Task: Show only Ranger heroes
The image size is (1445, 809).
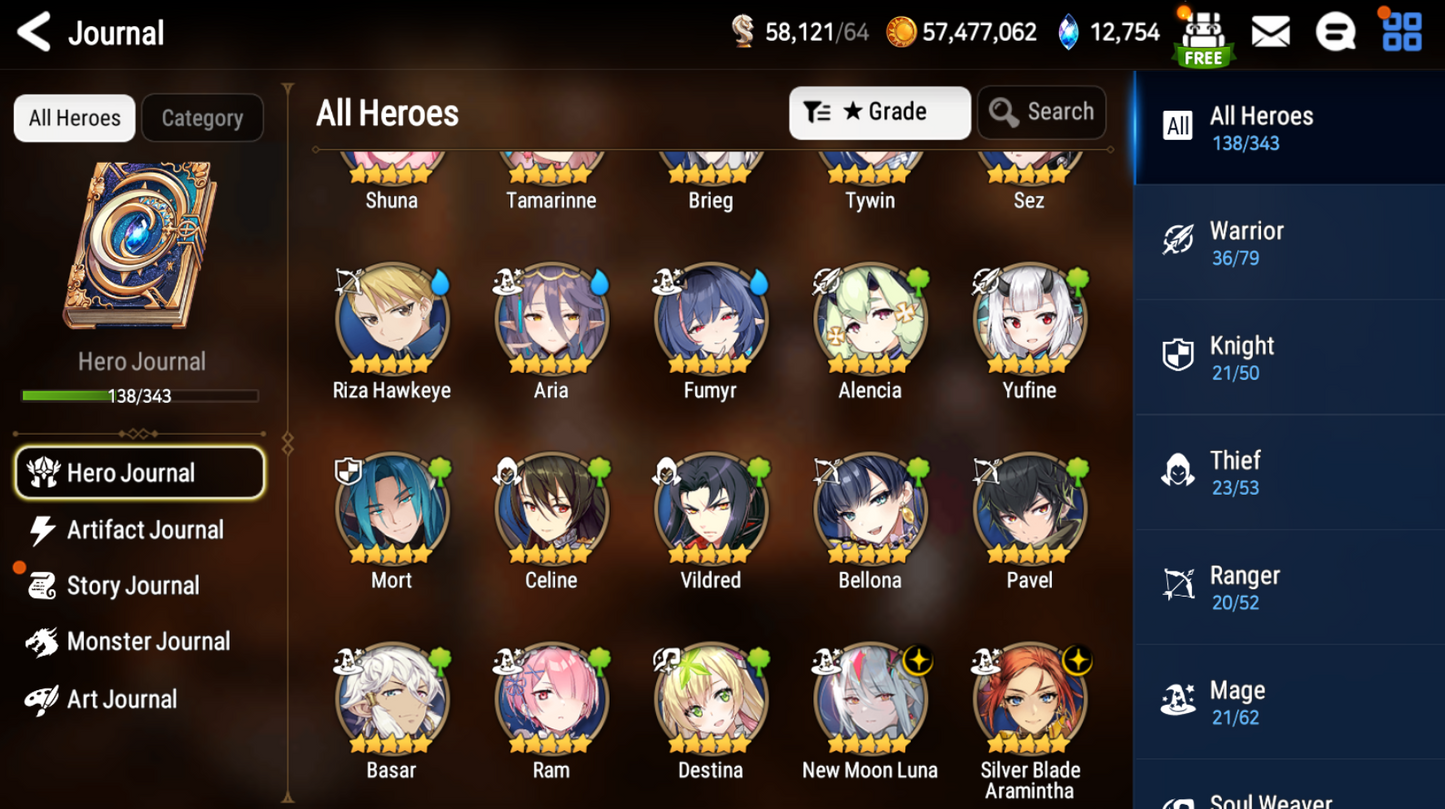Action: pyautogui.click(x=1288, y=588)
